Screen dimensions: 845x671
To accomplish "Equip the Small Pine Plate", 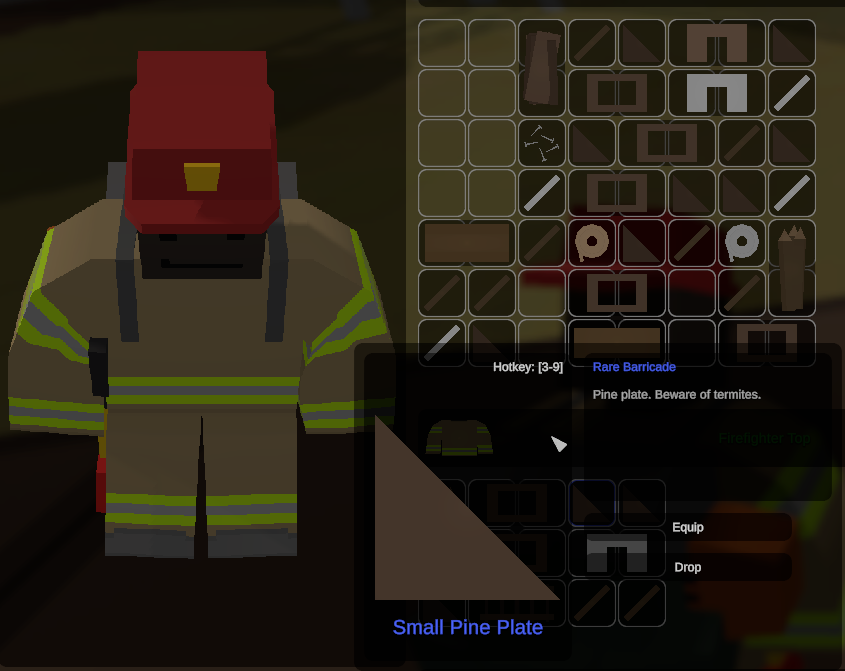I will (x=730, y=527).
